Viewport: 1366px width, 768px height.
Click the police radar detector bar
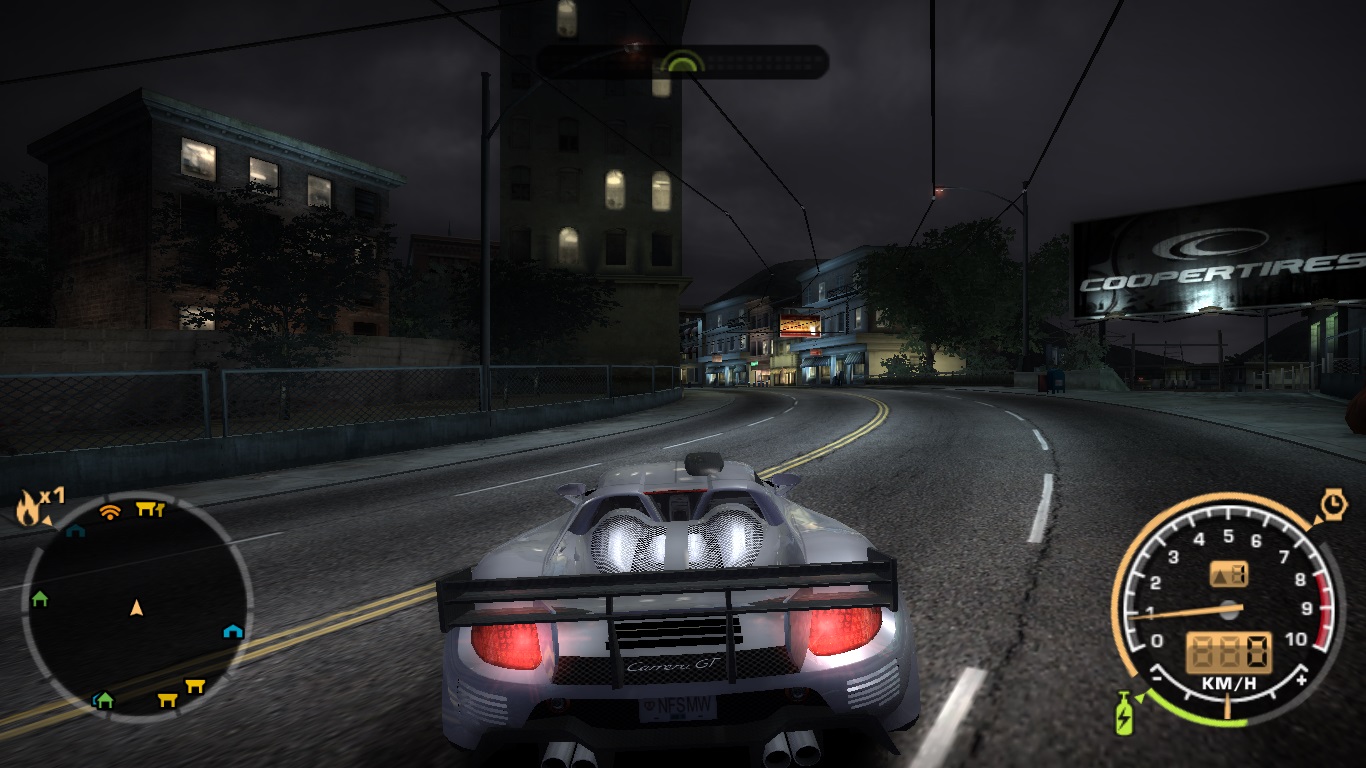[x=682, y=62]
